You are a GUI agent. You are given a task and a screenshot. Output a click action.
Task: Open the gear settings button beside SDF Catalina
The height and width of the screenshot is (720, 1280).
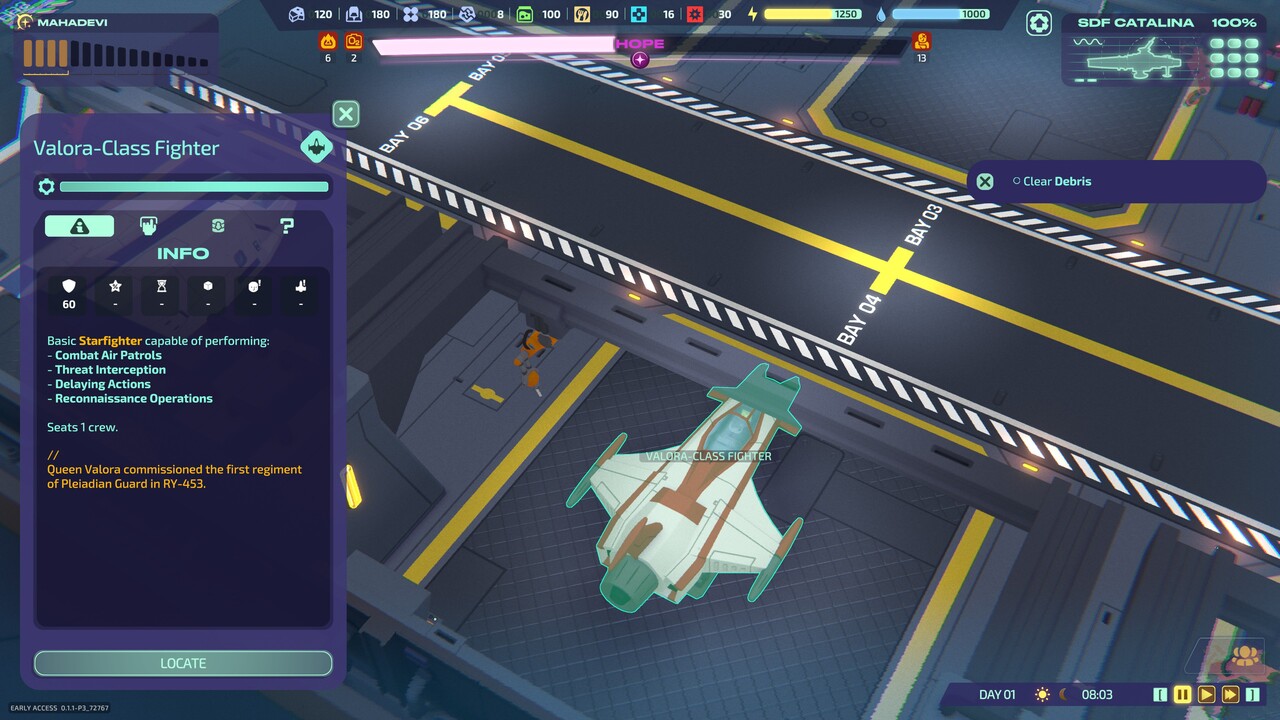pyautogui.click(x=1040, y=23)
